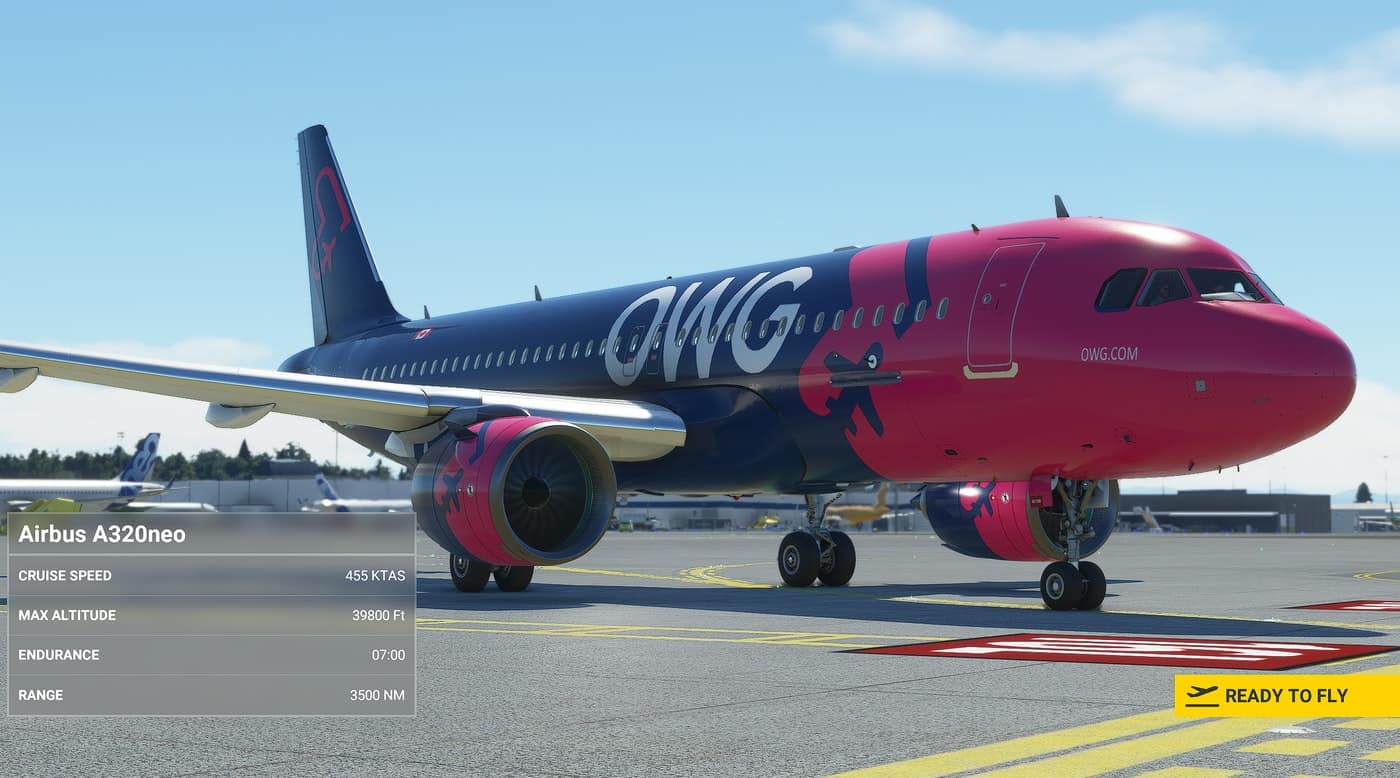Open the cruise speed details row
The height and width of the screenshot is (778, 1400).
click(210, 576)
